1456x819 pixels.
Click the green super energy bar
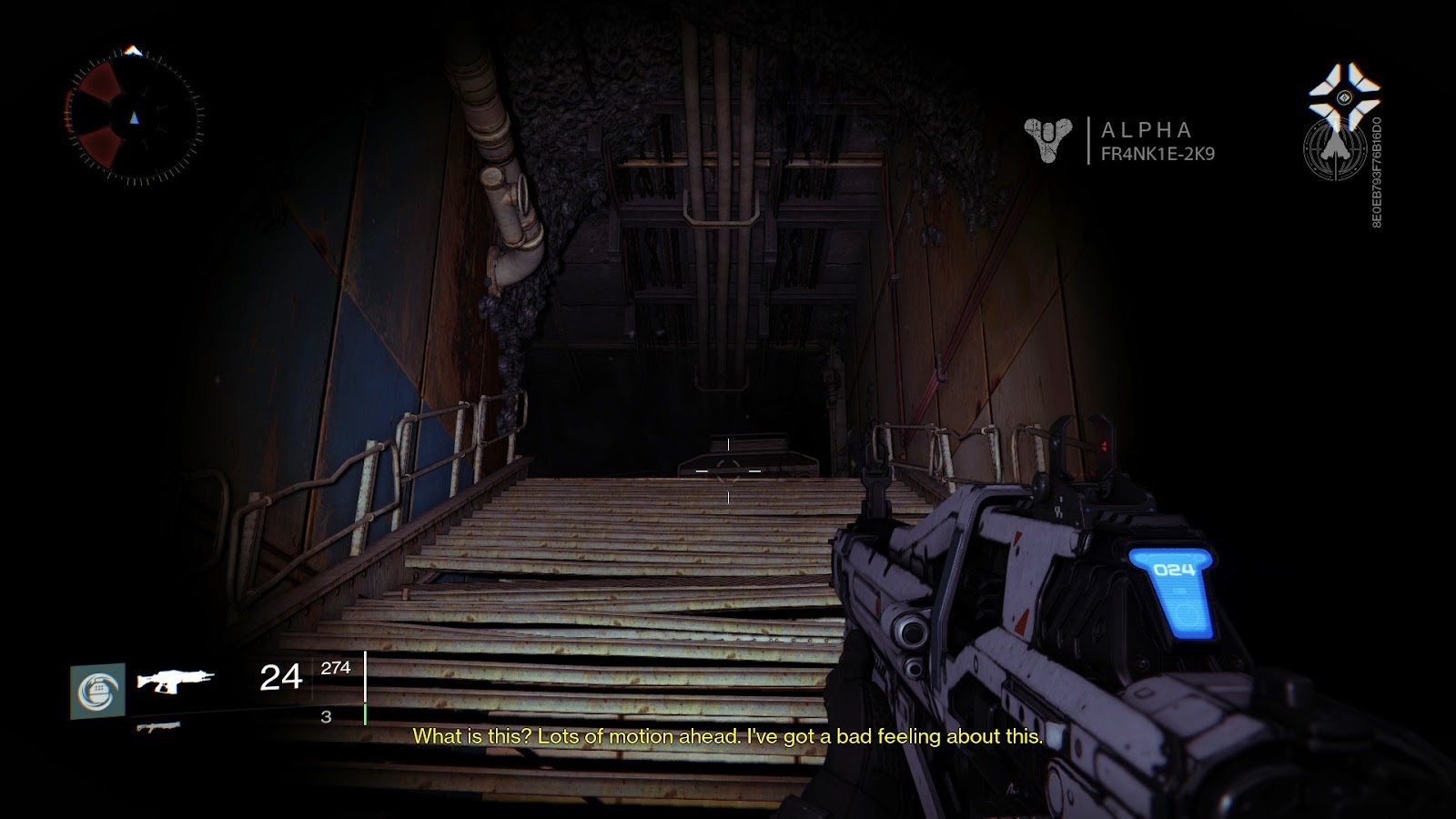pos(366,712)
